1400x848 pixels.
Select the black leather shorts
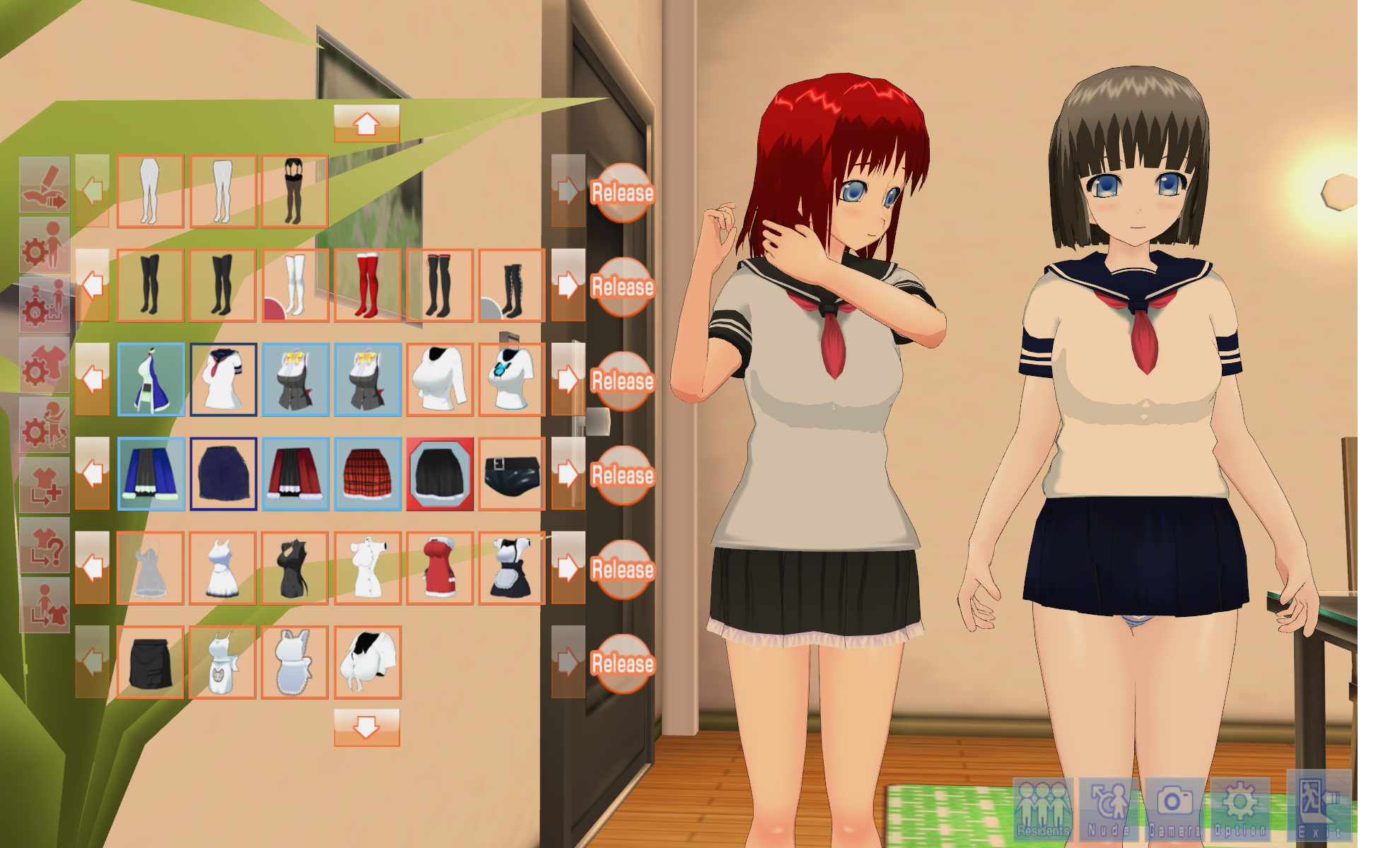coord(511,473)
